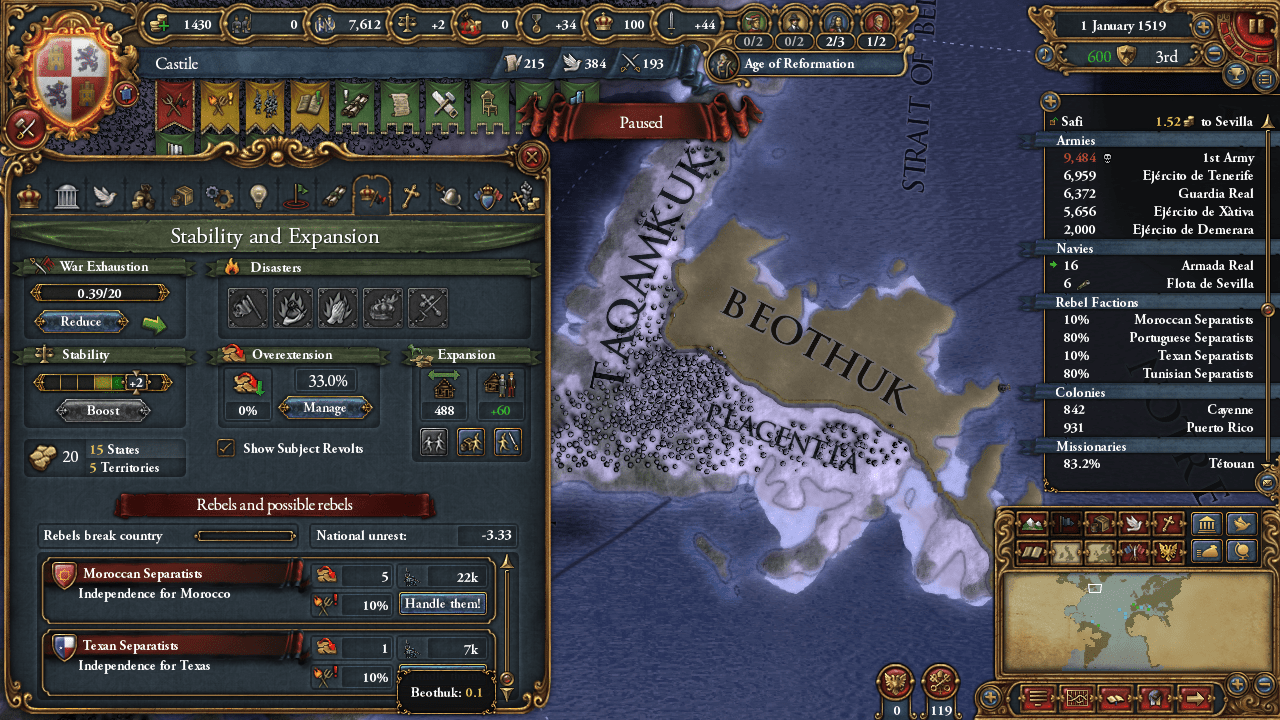Image resolution: width=1280 pixels, height=720 pixels.
Task: Open the Ideas tab with the lightbulb icon
Action: (257, 195)
